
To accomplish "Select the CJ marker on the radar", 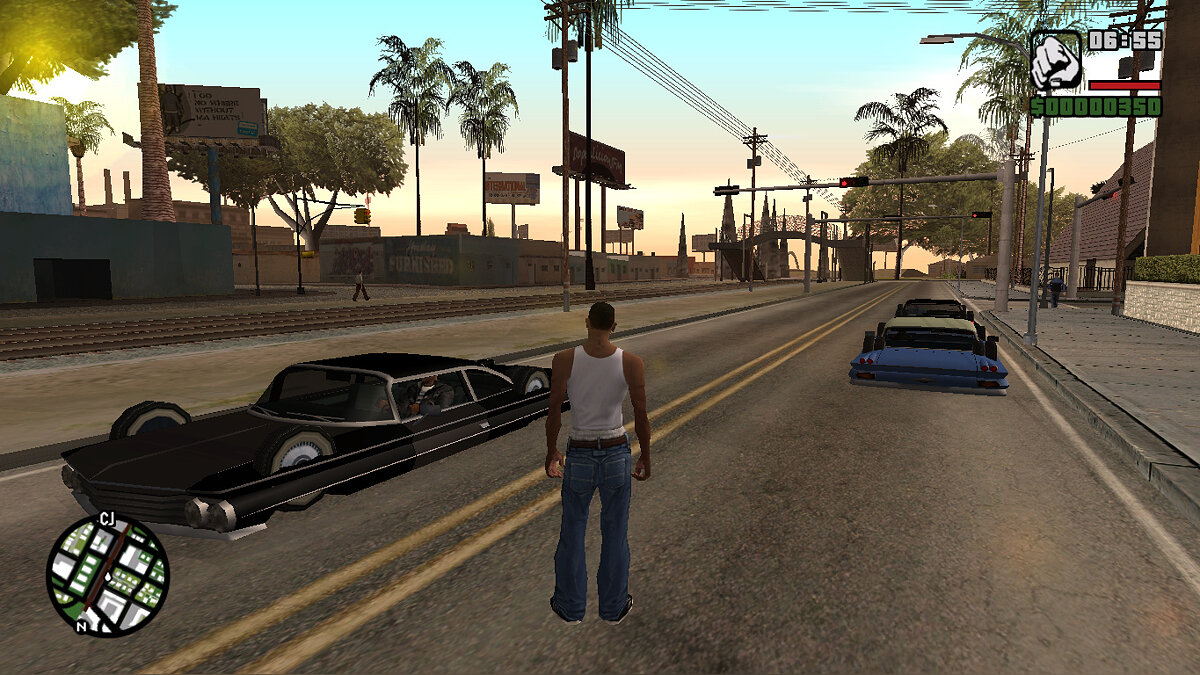I will pyautogui.click(x=107, y=518).
